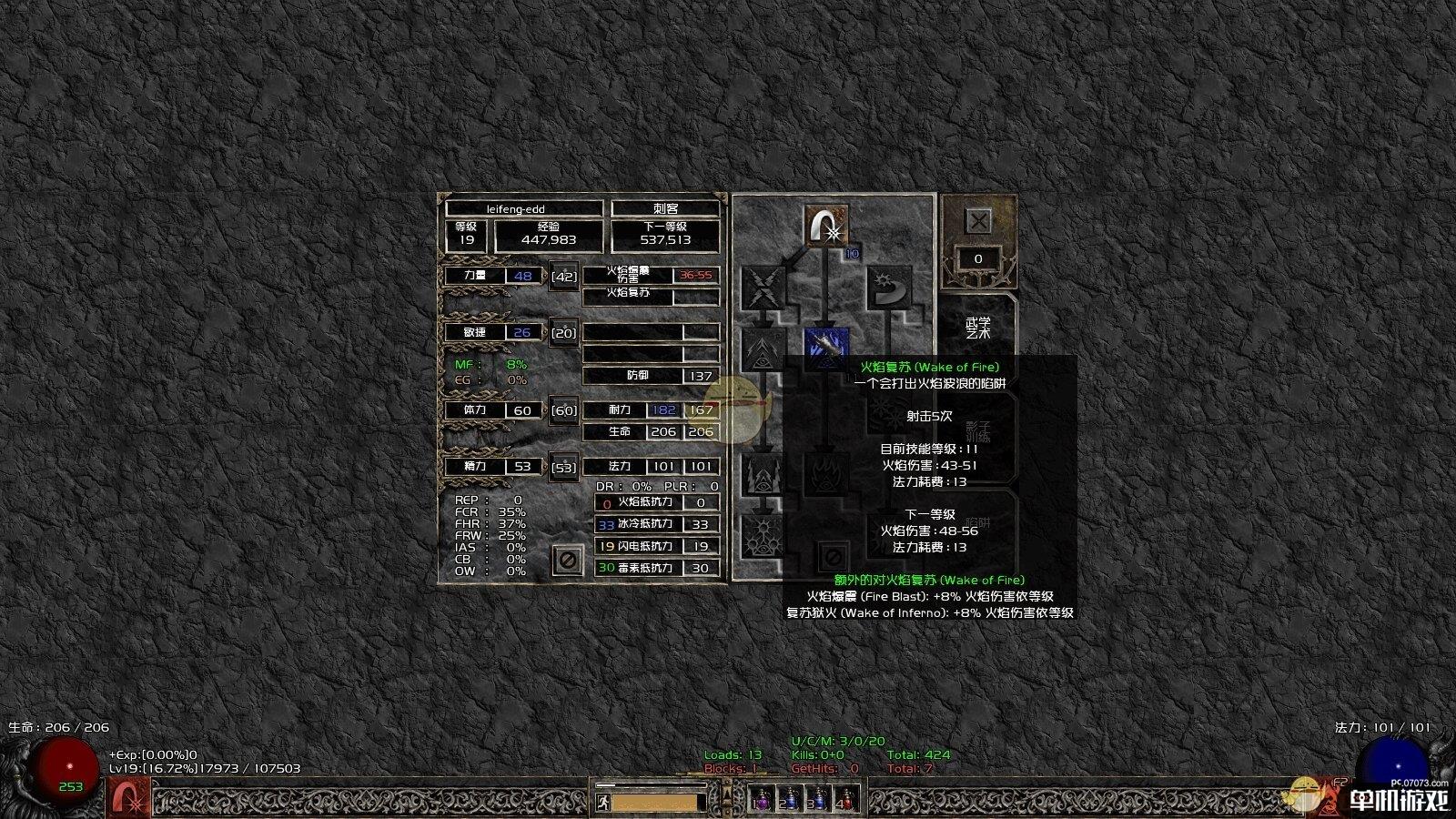Viewport: 1456px width, 819px height.
Task: Choose the Death Sentry skill icon
Action: (763, 537)
